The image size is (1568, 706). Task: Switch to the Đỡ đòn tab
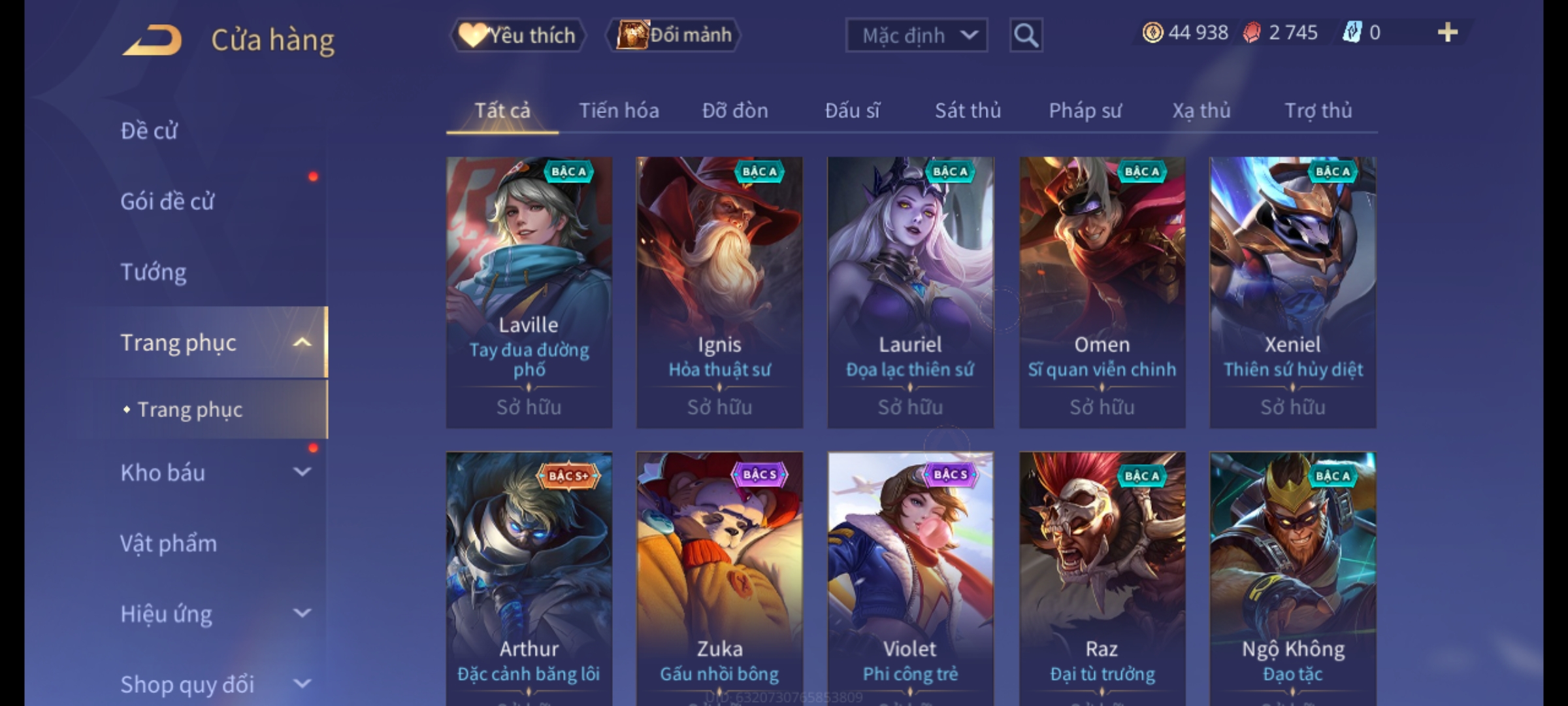[735, 111]
